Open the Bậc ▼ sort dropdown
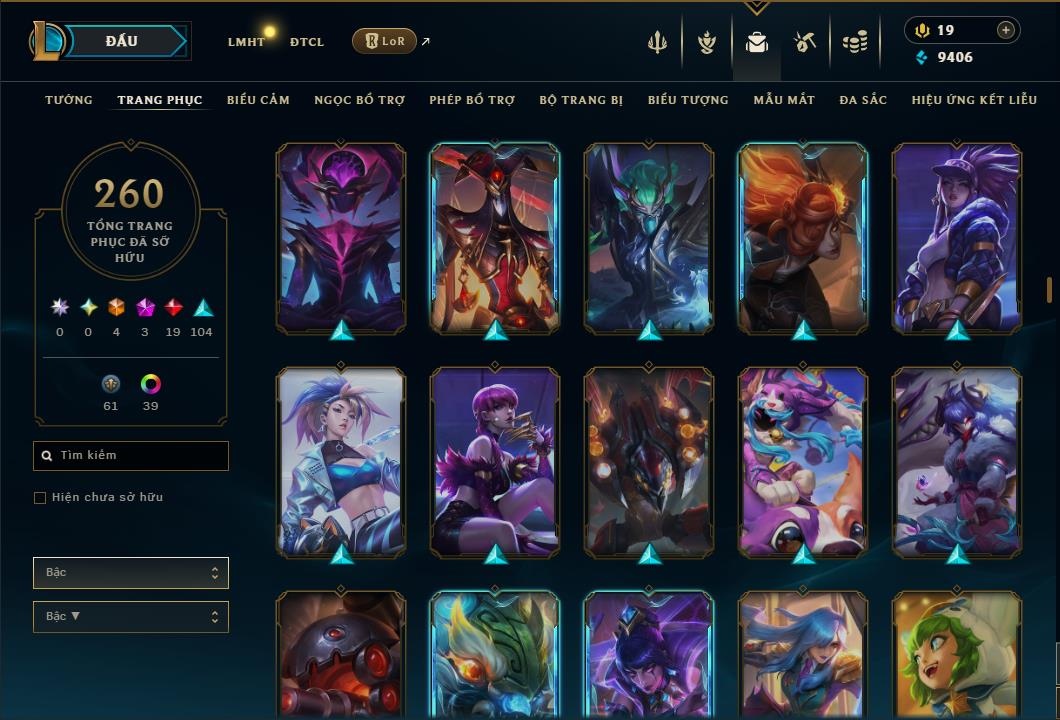The image size is (1060, 720). [131, 617]
